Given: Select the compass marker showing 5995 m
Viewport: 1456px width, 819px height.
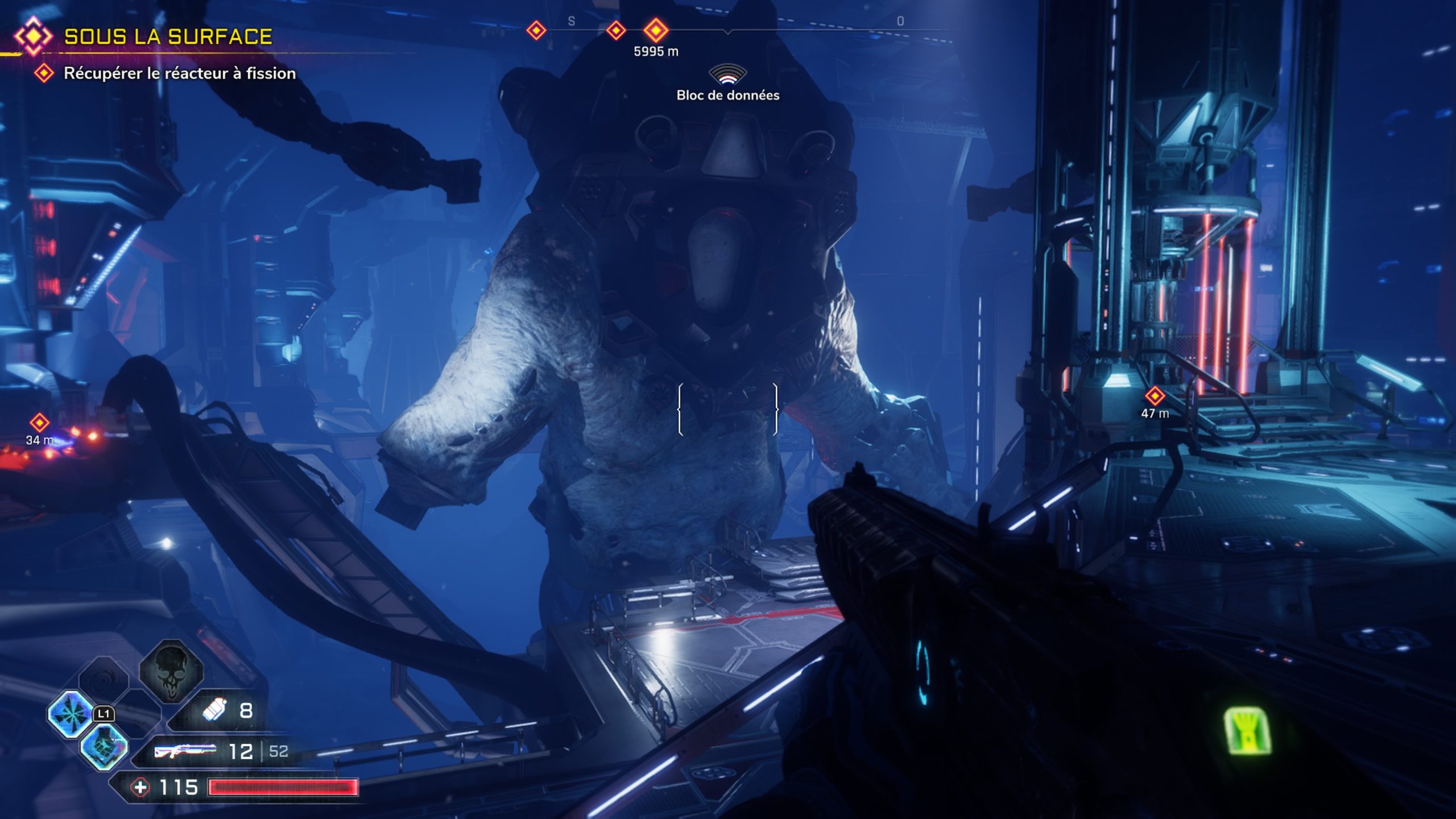Looking at the screenshot, I should (656, 30).
